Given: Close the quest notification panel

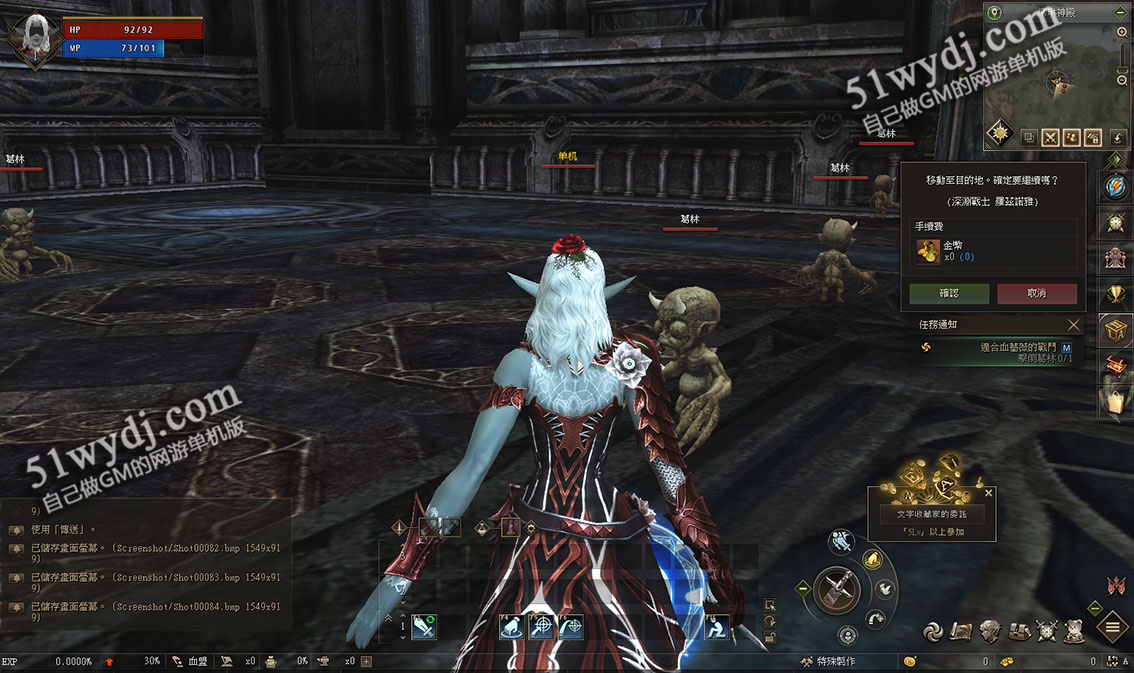Looking at the screenshot, I should point(1073,325).
